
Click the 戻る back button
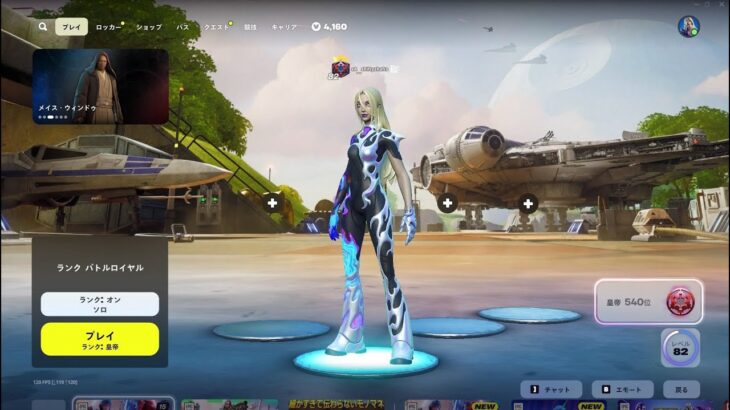tap(680, 389)
